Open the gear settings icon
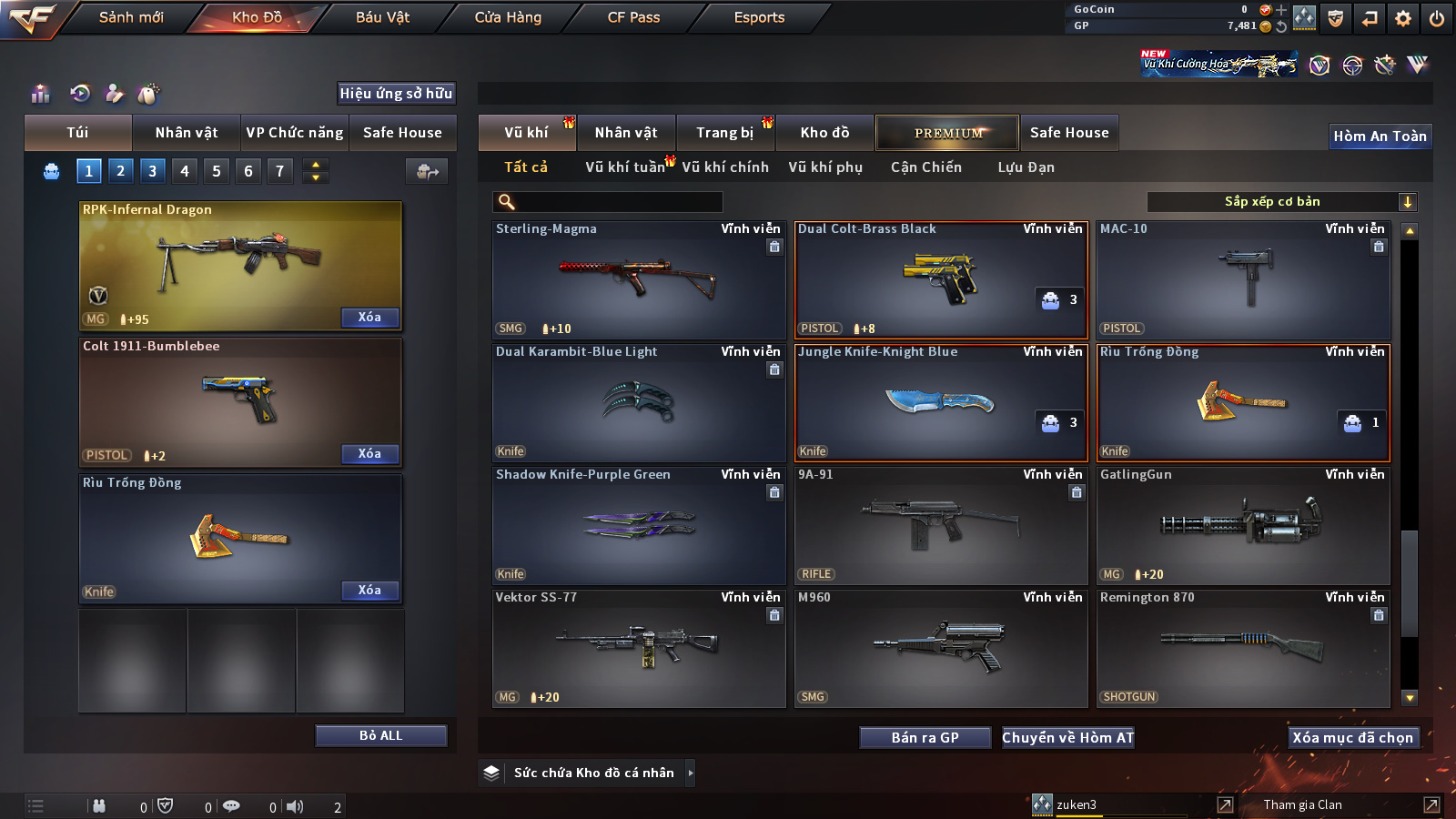The height and width of the screenshot is (819, 1456). click(1403, 18)
